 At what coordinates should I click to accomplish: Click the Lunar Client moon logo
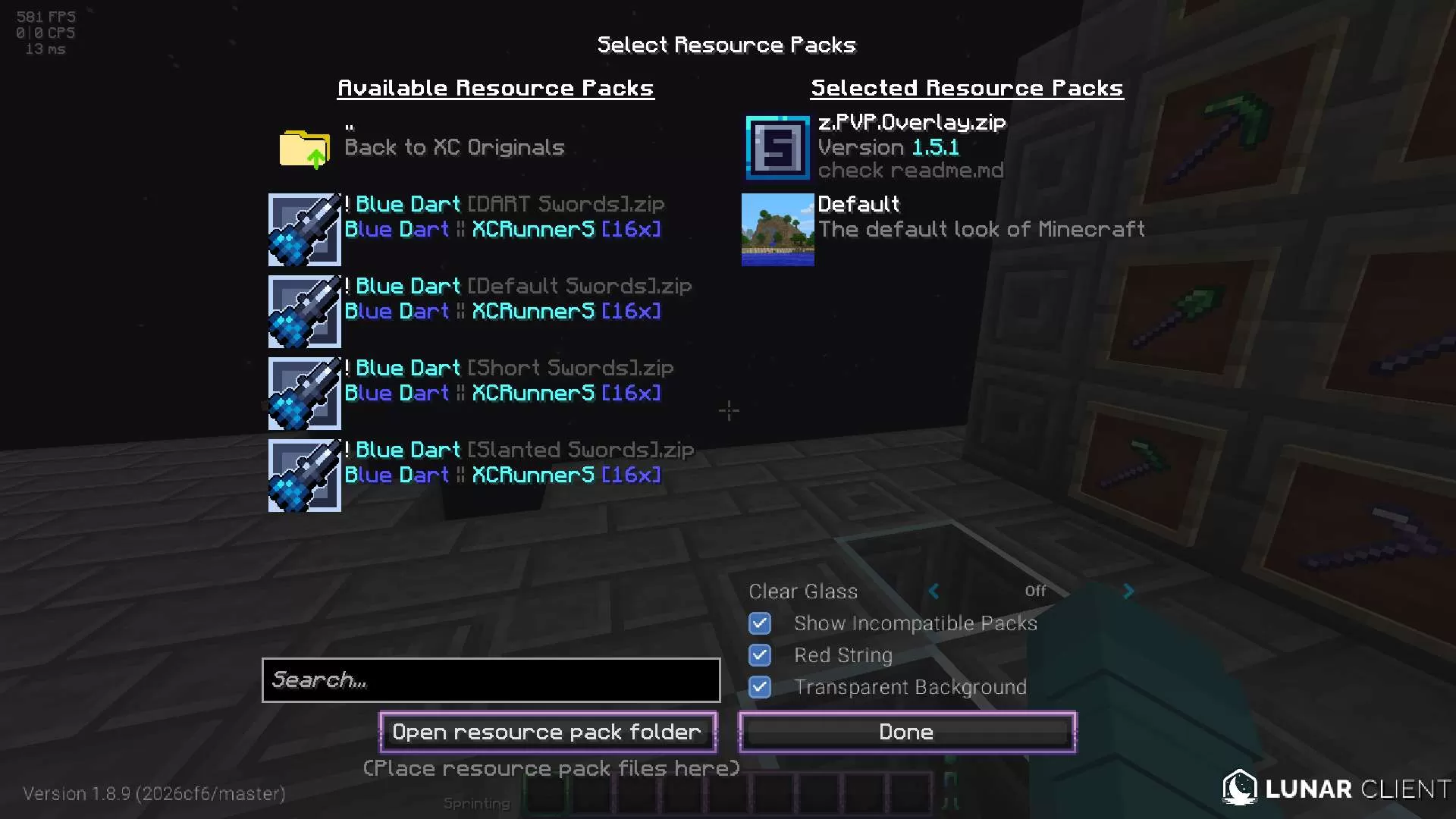point(1239,789)
